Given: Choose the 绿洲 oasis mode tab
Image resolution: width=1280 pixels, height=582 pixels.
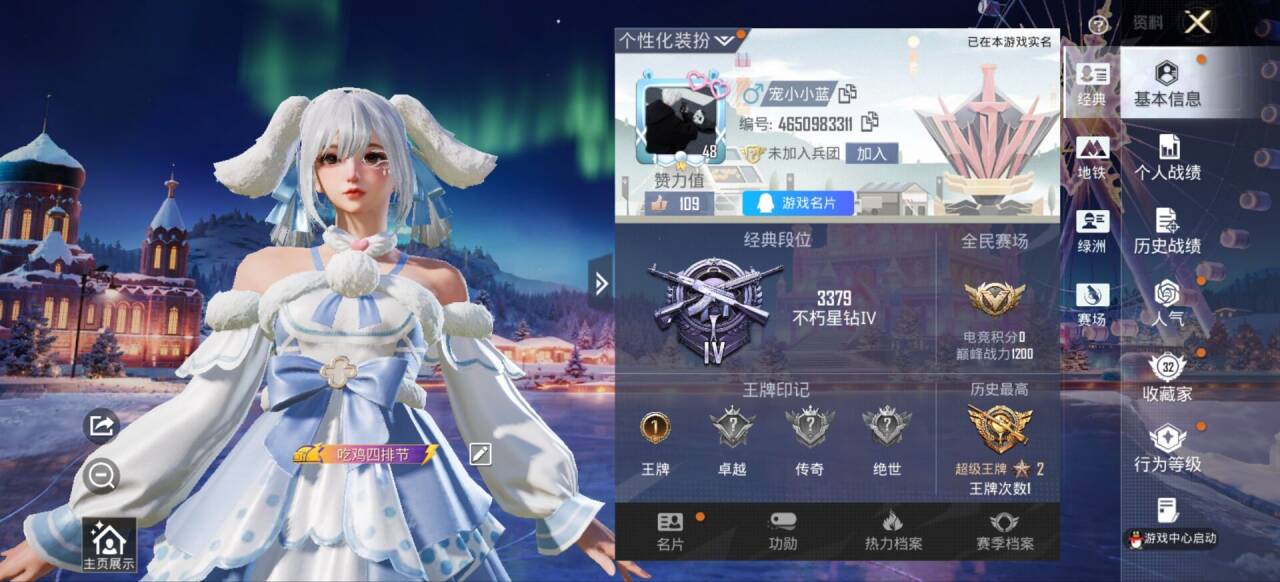Looking at the screenshot, I should click(x=1092, y=231).
